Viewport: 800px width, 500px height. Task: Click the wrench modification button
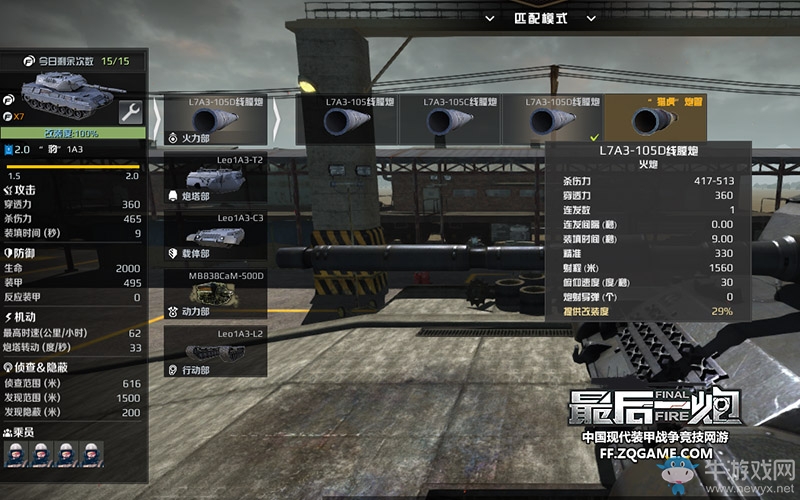[x=131, y=111]
